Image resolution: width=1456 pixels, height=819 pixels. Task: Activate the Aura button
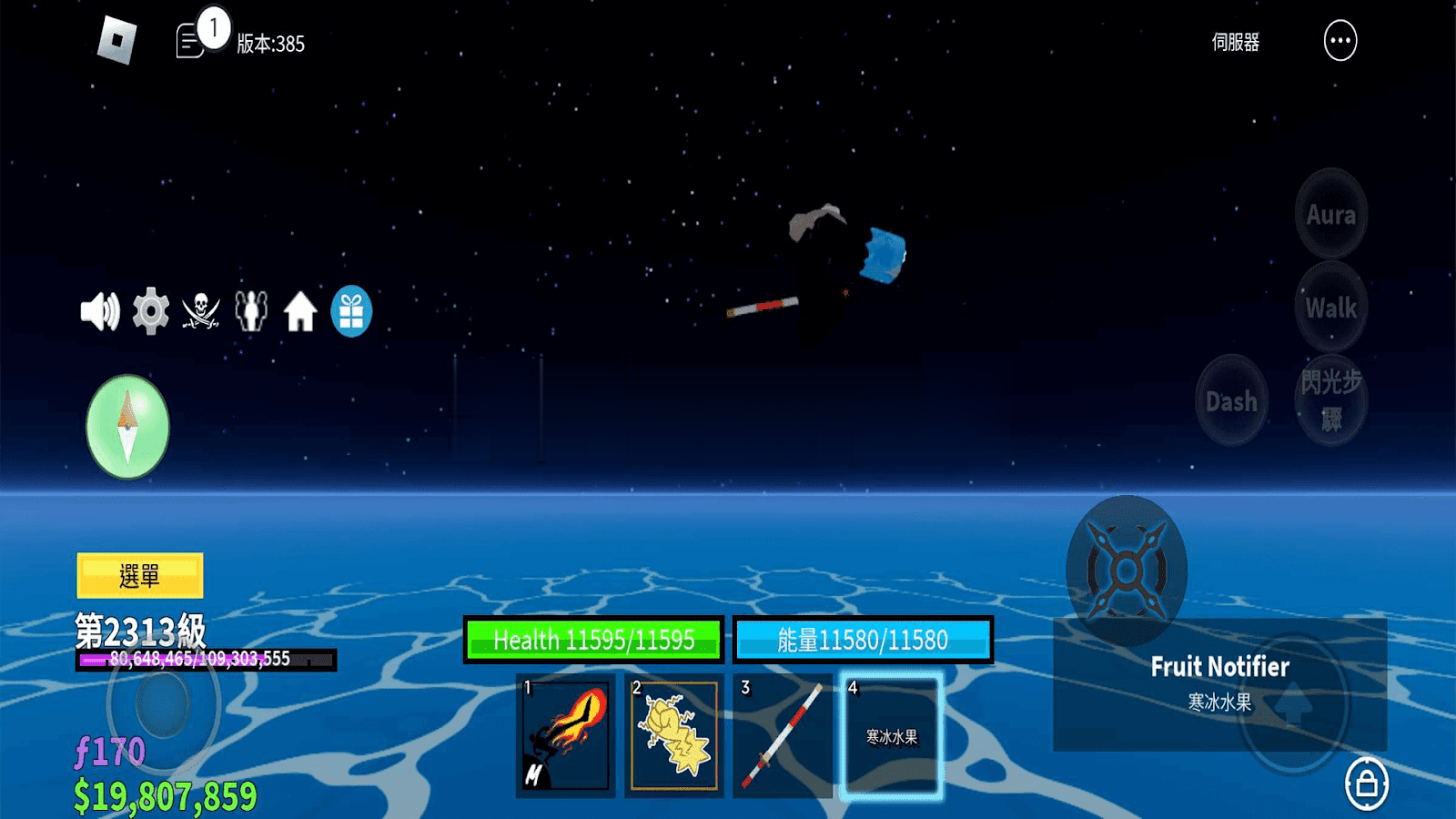pos(1330,215)
